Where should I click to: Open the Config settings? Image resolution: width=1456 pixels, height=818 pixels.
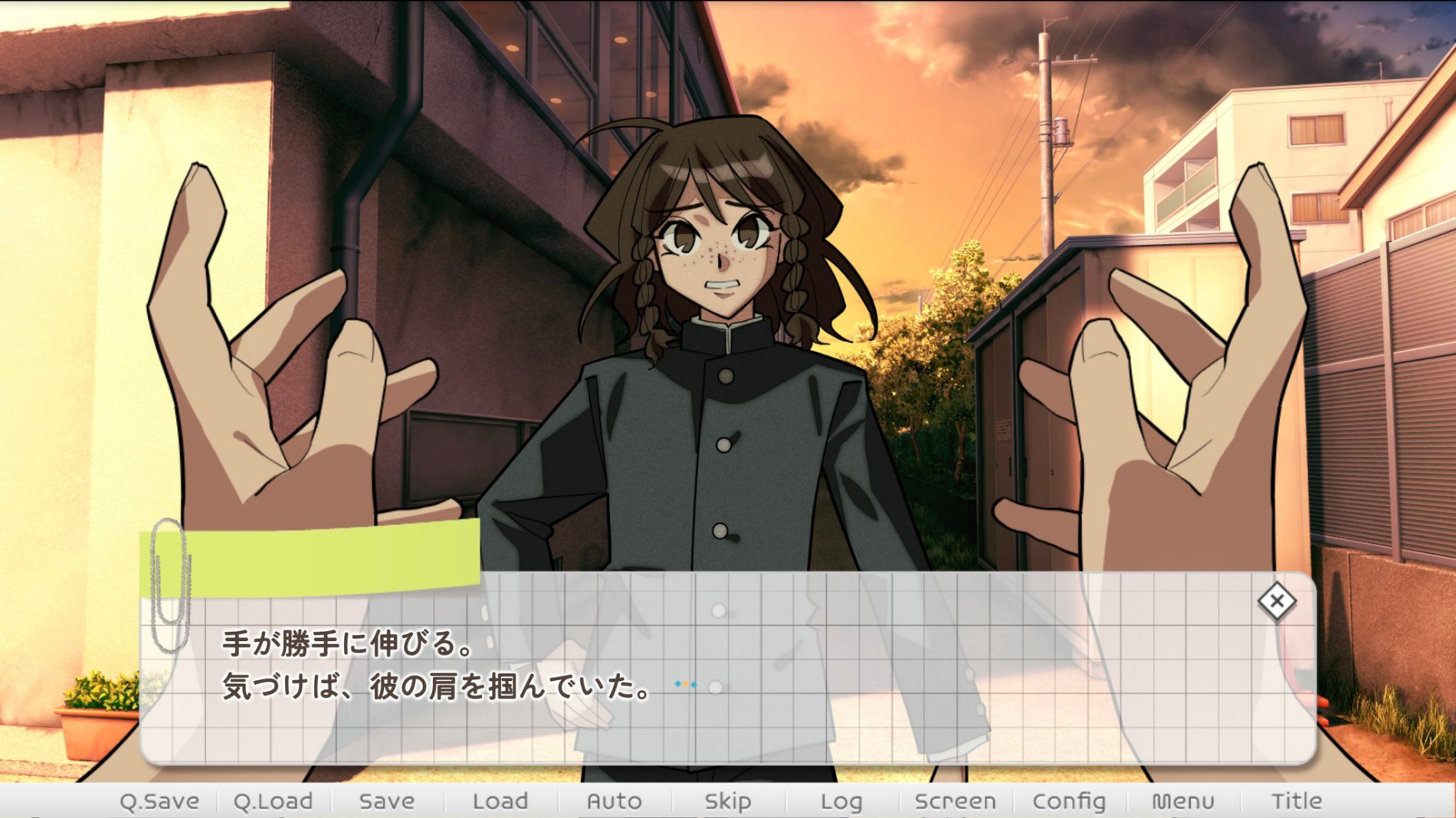[x=1068, y=801]
